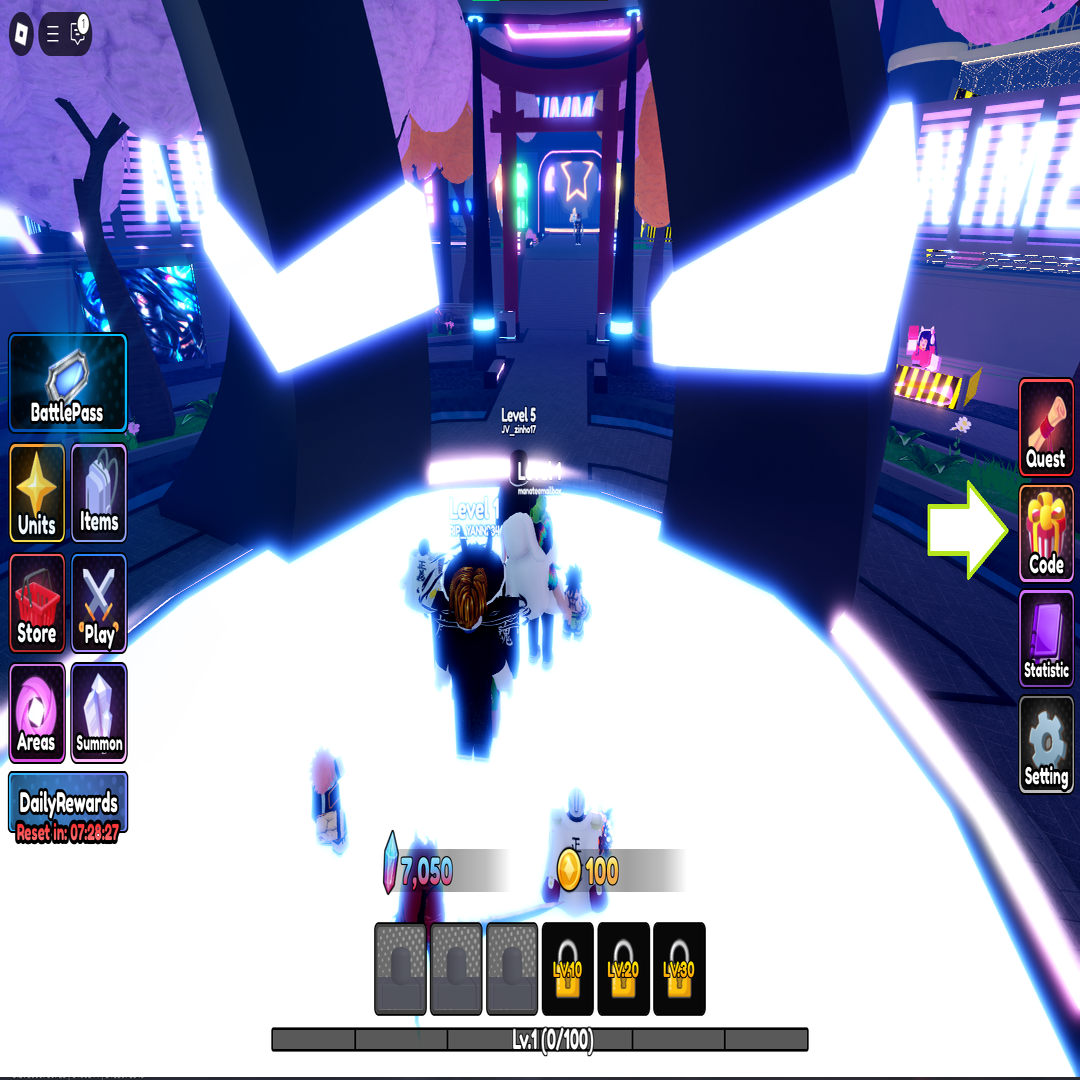The height and width of the screenshot is (1080, 1080).
Task: Open the BattlePass menu
Action: [68, 383]
